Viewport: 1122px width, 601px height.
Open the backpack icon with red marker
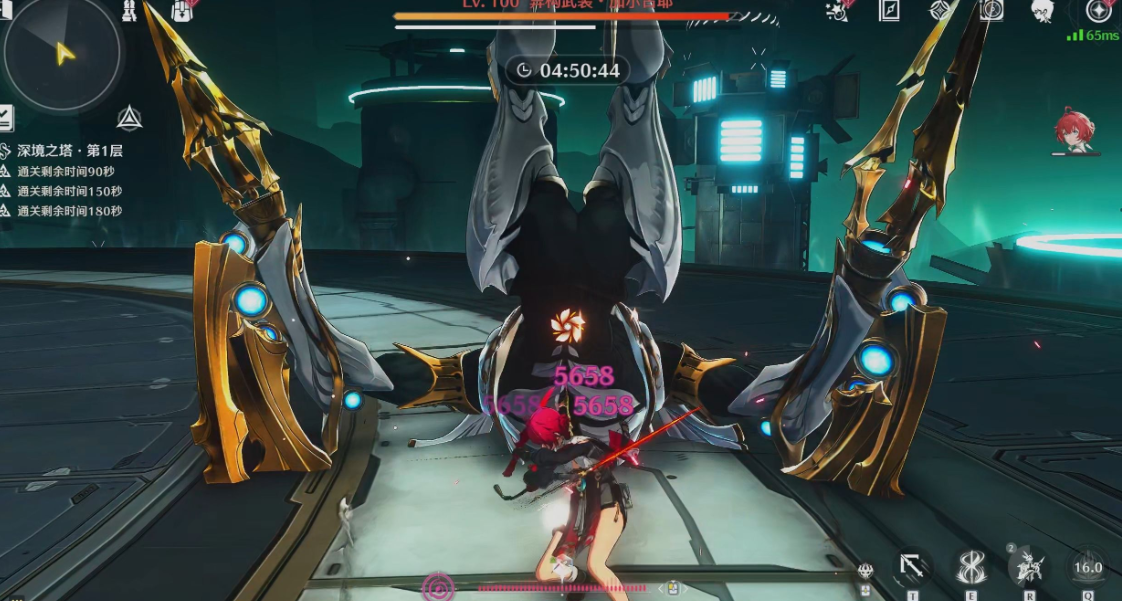tap(181, 10)
